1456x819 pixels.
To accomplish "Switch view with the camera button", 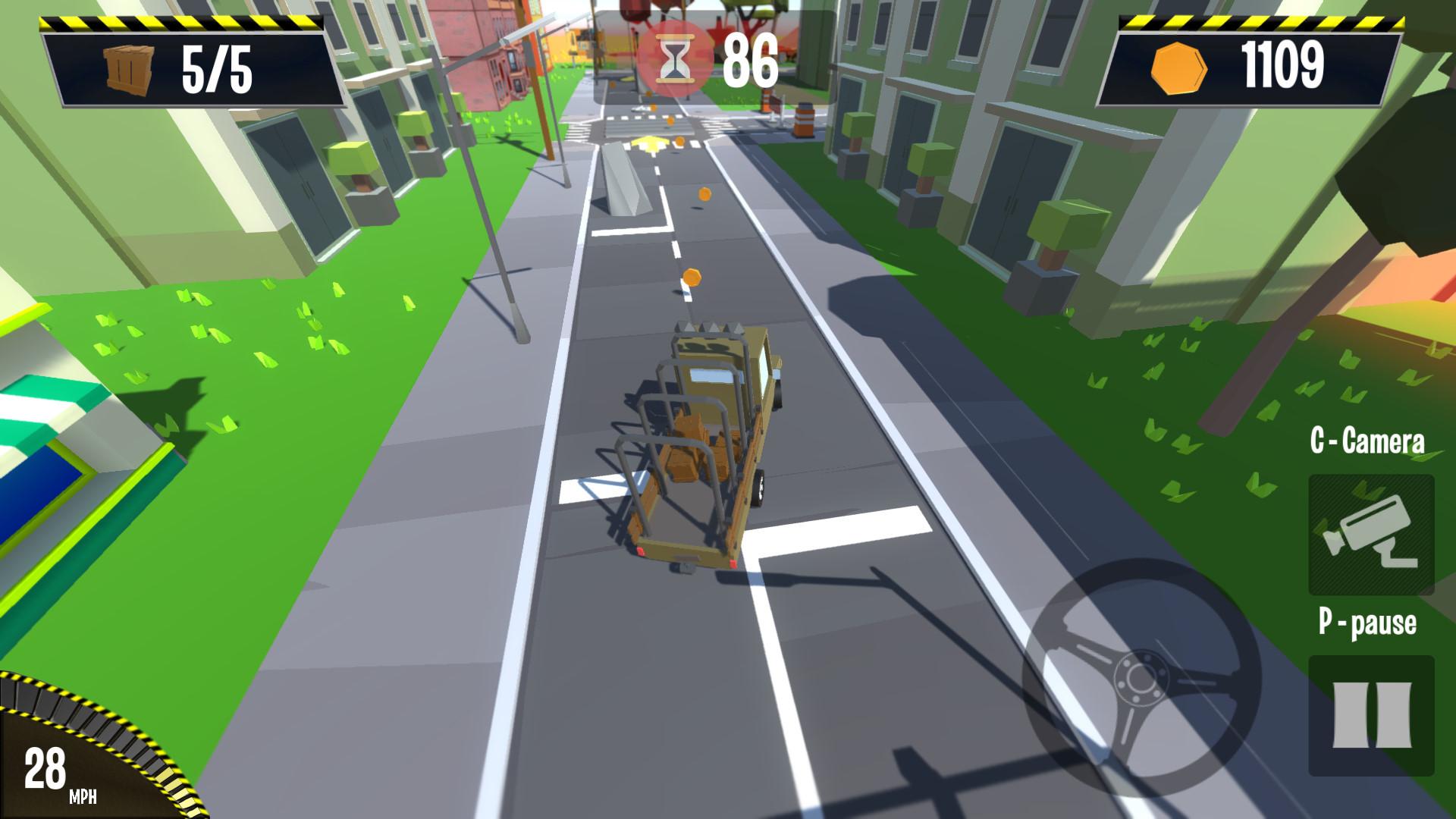I will click(x=1370, y=534).
